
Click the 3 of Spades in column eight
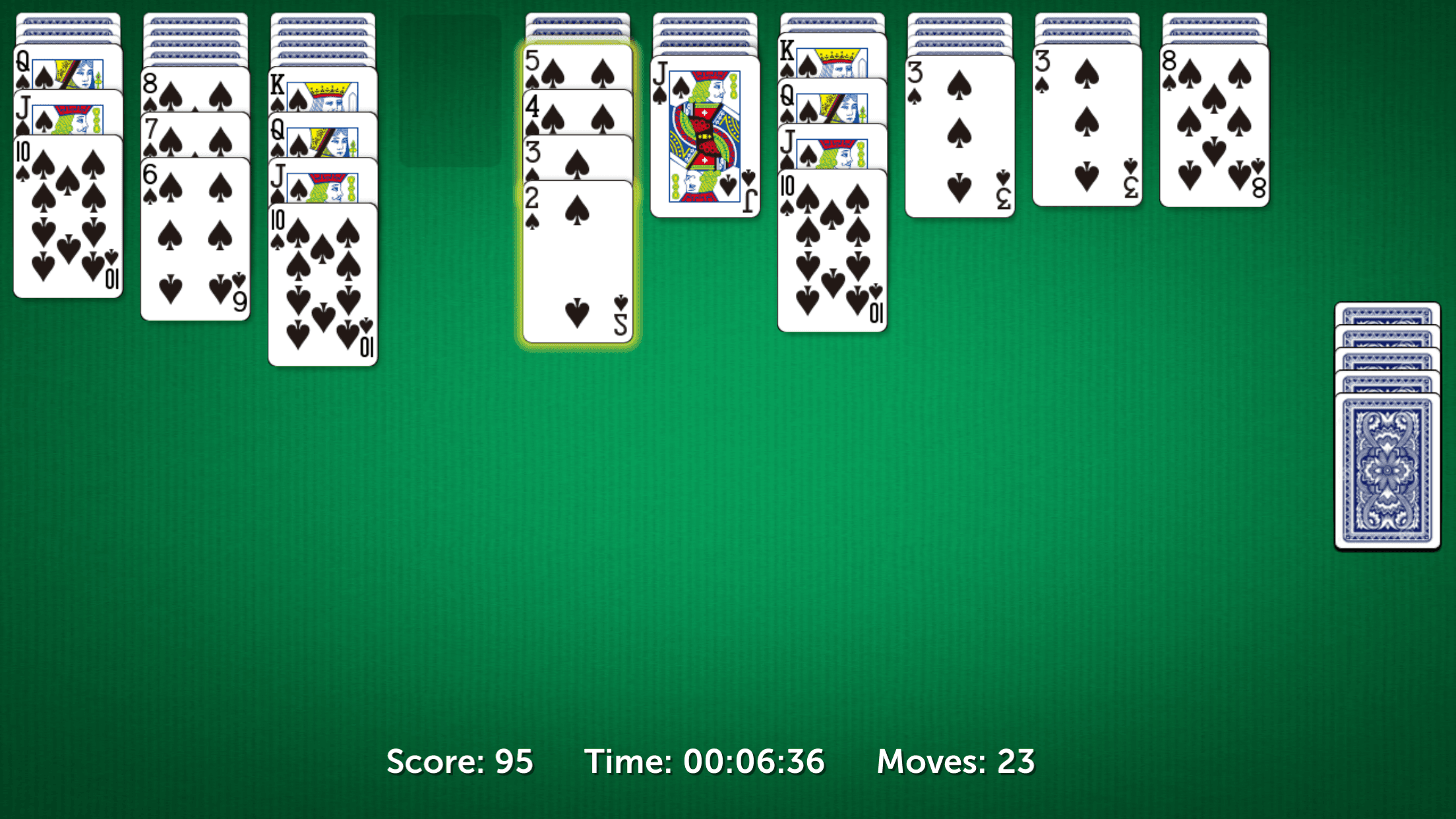pos(959,132)
